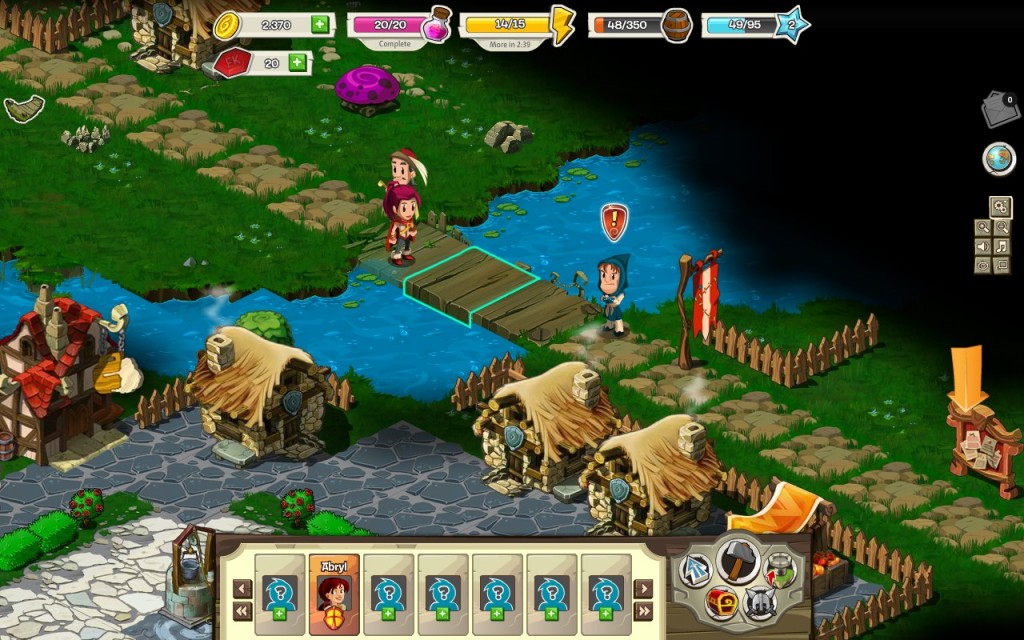1024x640 pixels.
Task: Buy more red gem currency
Action: 297,63
